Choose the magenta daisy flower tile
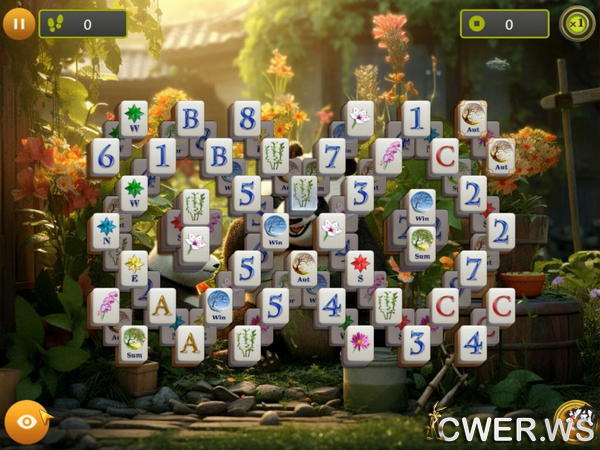 (x=359, y=343)
